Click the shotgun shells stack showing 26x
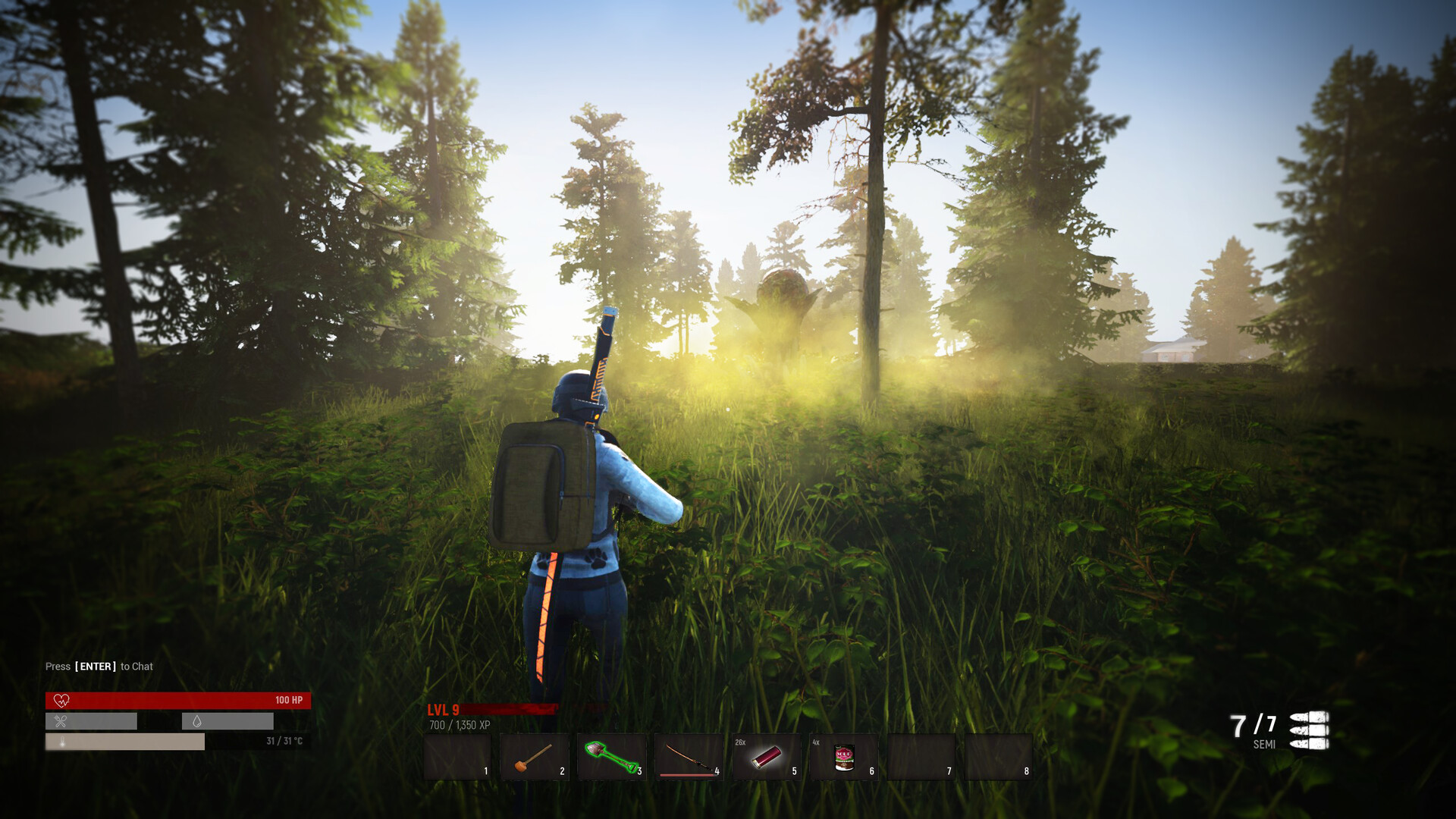 click(x=767, y=757)
